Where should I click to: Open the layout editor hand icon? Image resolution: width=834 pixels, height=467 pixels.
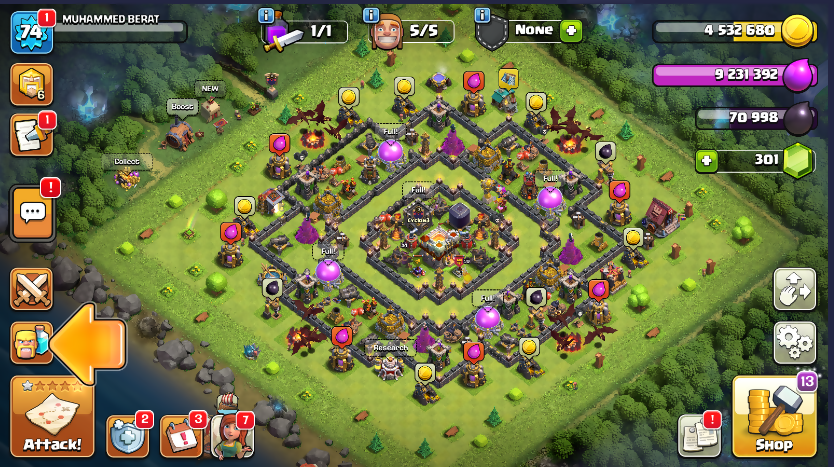[794, 289]
